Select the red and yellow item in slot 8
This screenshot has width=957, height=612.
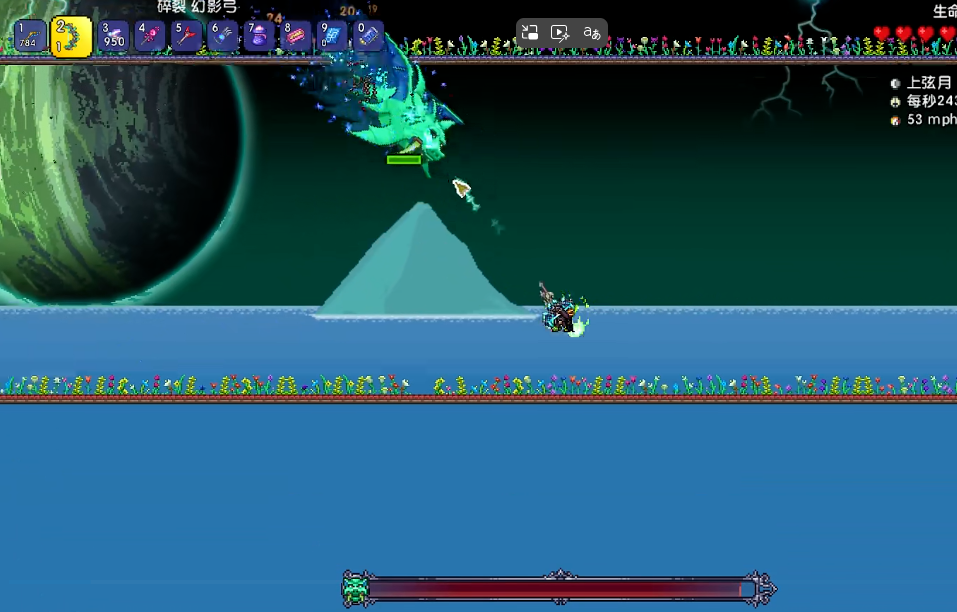tap(295, 37)
